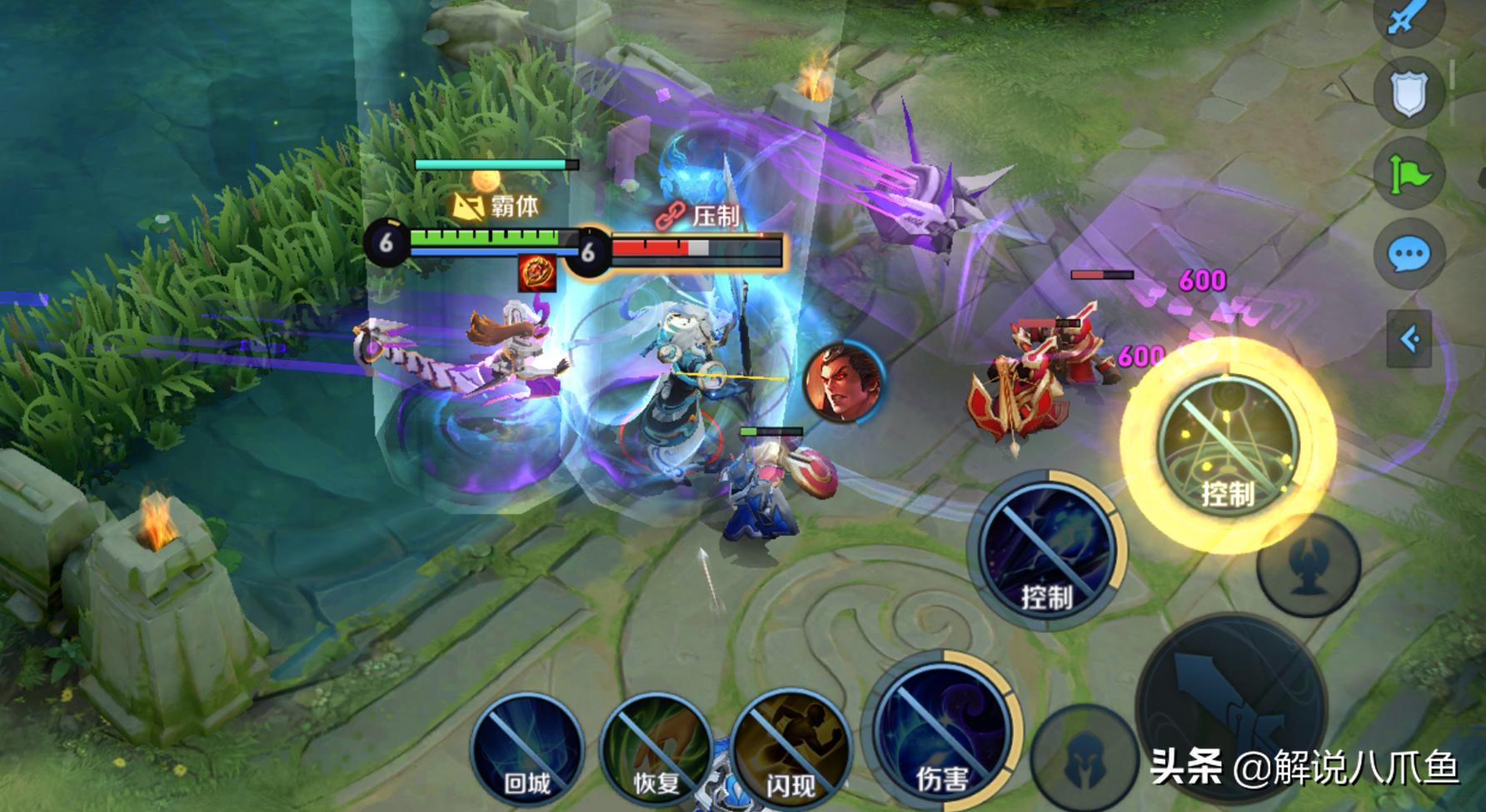This screenshot has width=1486, height=812.
Task: Send the sword attack signal
Action: (x=1409, y=18)
